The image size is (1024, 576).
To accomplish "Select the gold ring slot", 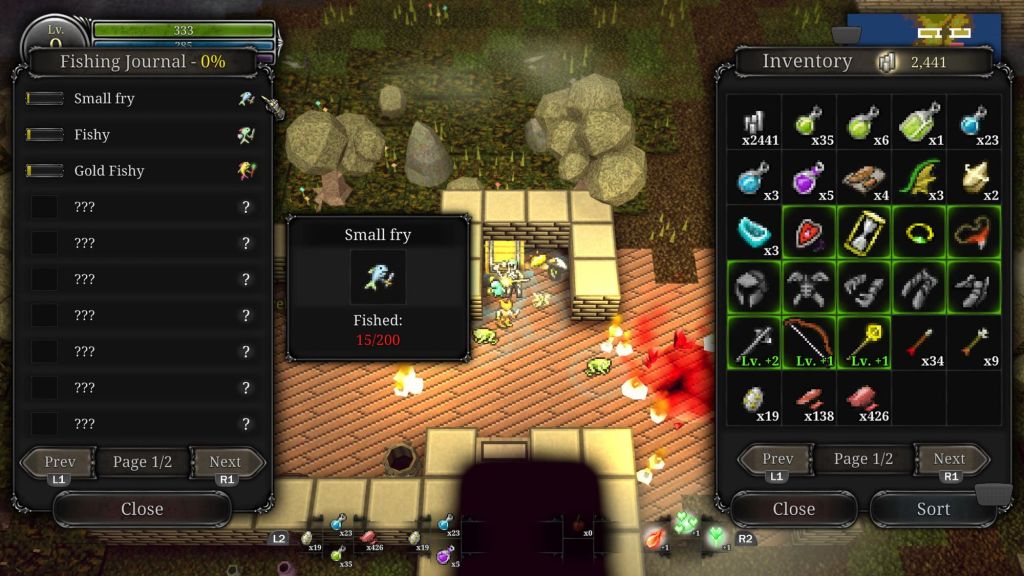I will pyautogui.click(x=919, y=233).
